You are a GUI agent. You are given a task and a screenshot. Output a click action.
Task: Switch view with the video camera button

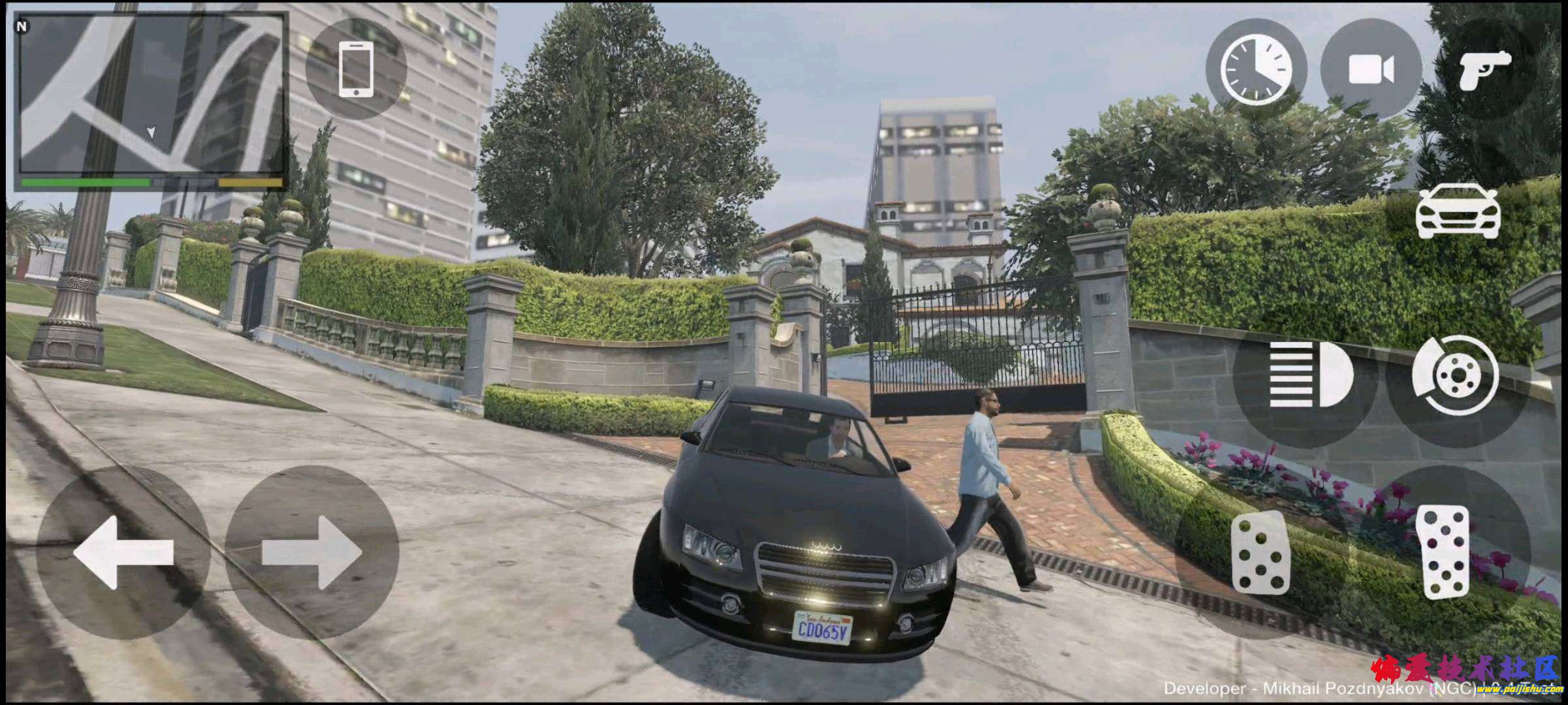(x=1371, y=70)
